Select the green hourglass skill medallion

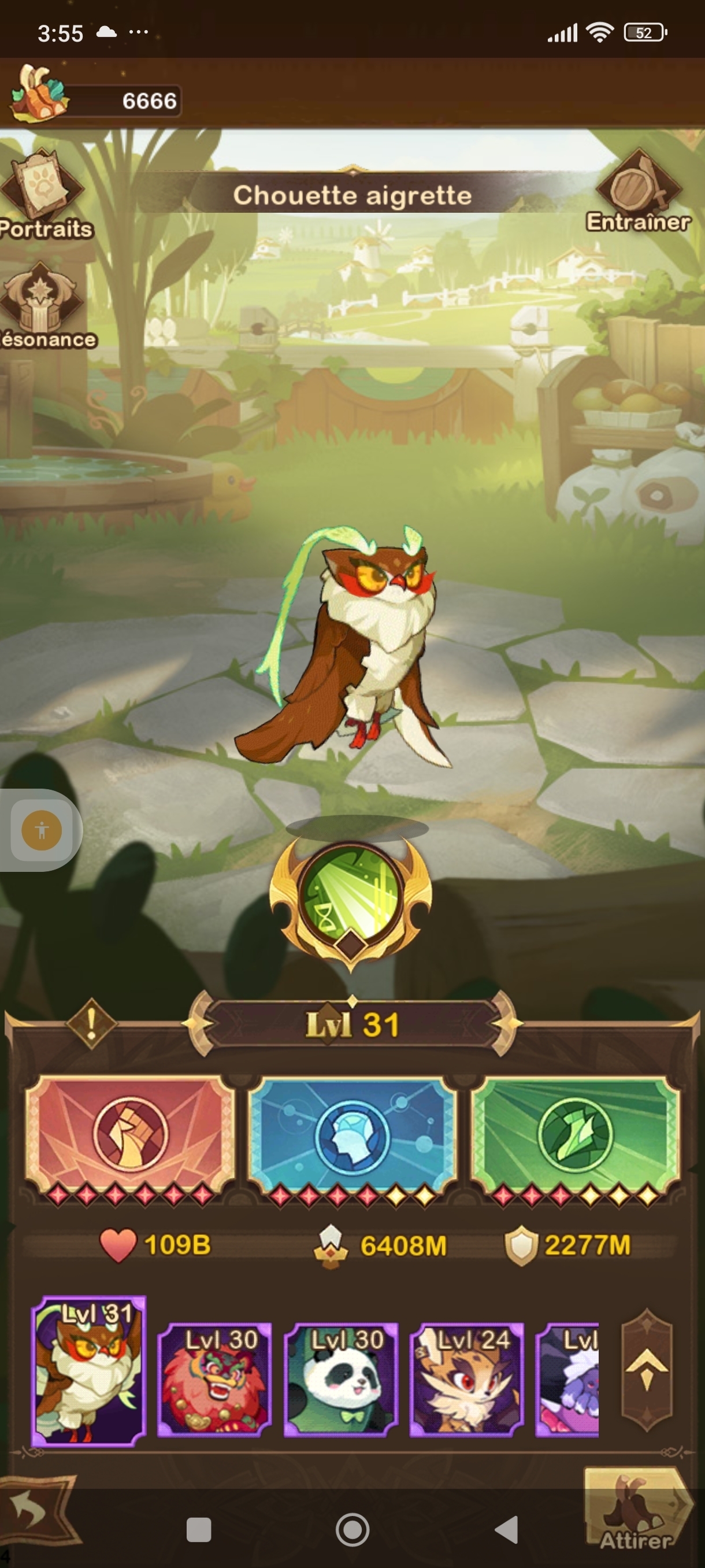pos(351,896)
